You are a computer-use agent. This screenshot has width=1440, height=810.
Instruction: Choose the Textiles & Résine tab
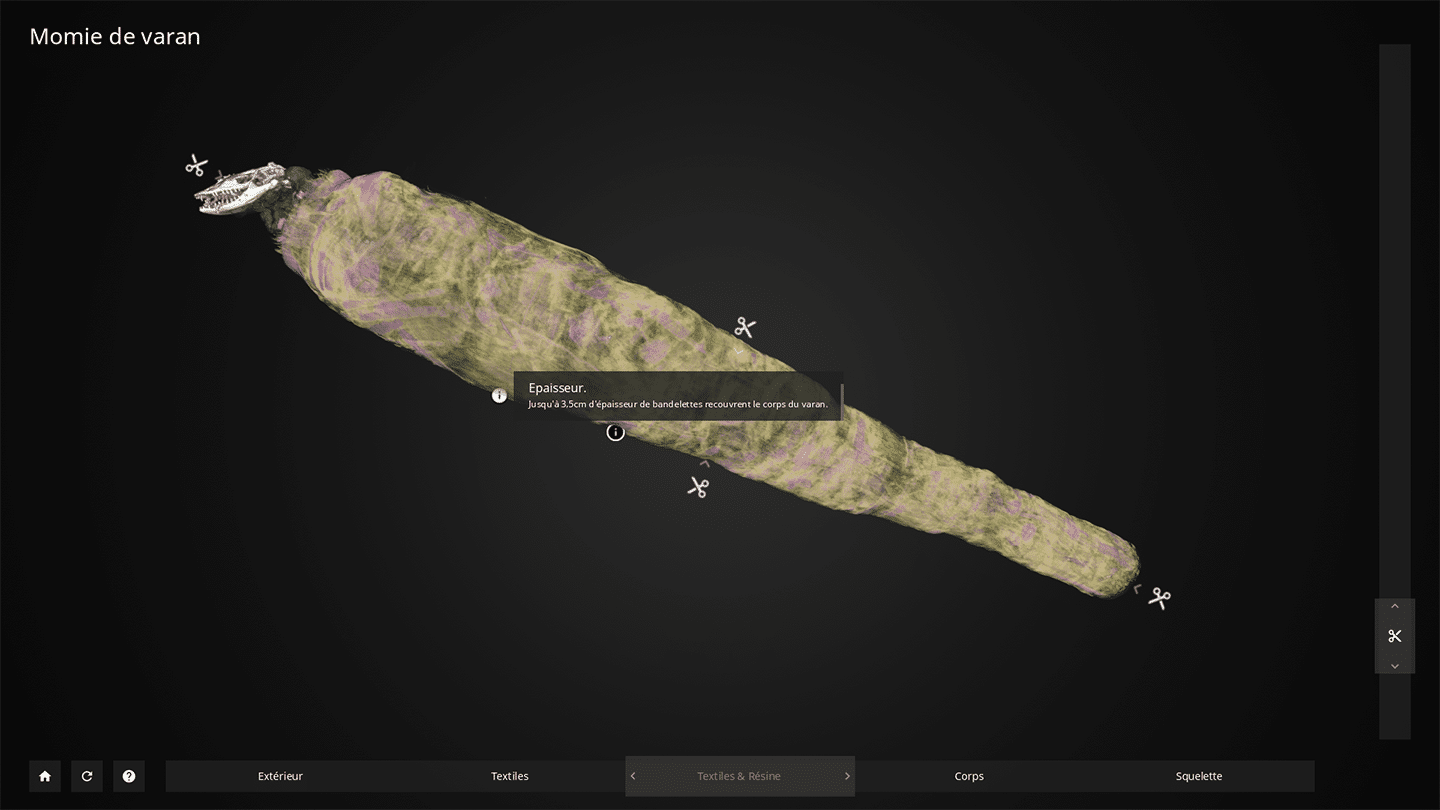click(x=739, y=776)
